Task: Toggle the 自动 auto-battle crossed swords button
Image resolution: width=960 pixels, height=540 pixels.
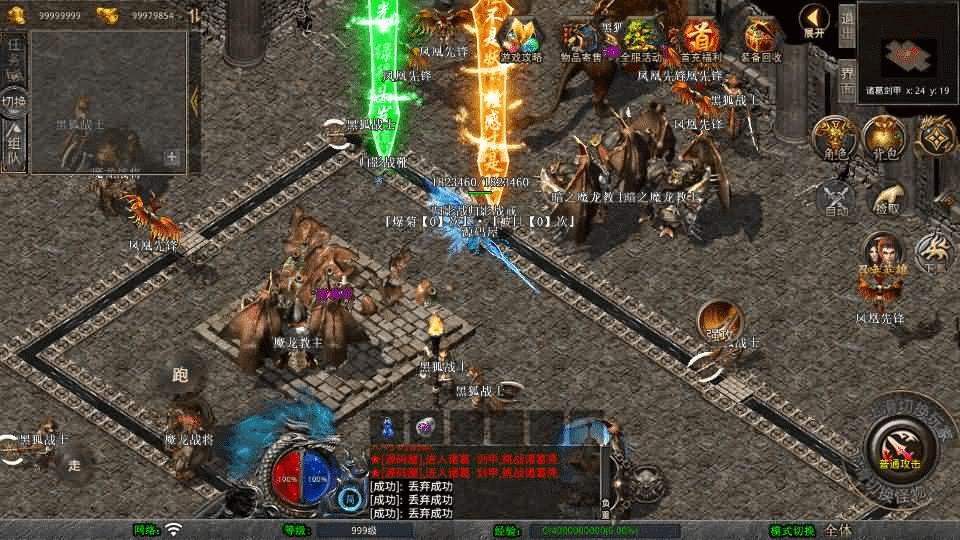Action: (838, 197)
